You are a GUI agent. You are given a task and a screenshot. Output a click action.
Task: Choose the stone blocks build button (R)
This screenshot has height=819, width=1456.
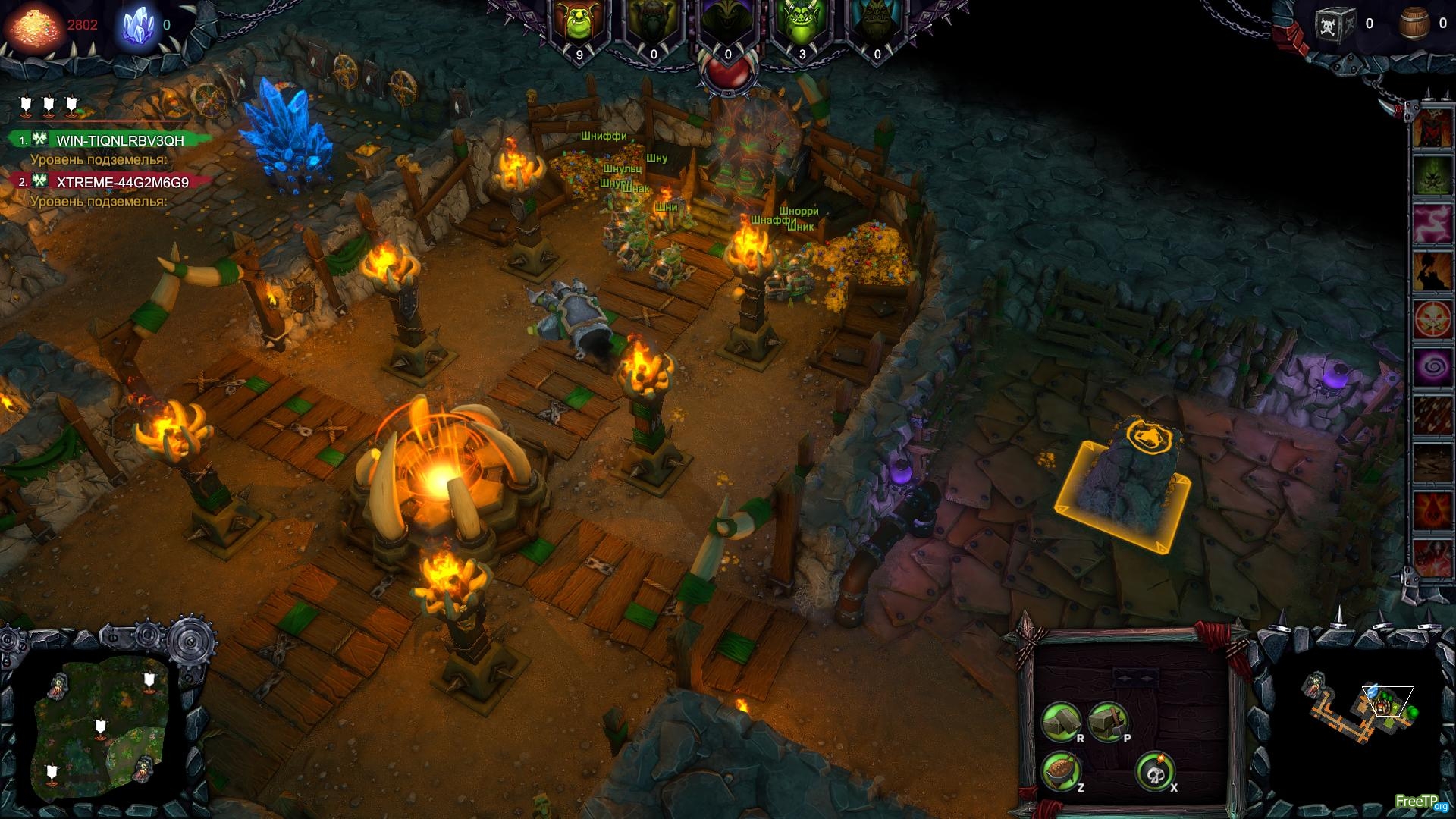point(1060,720)
